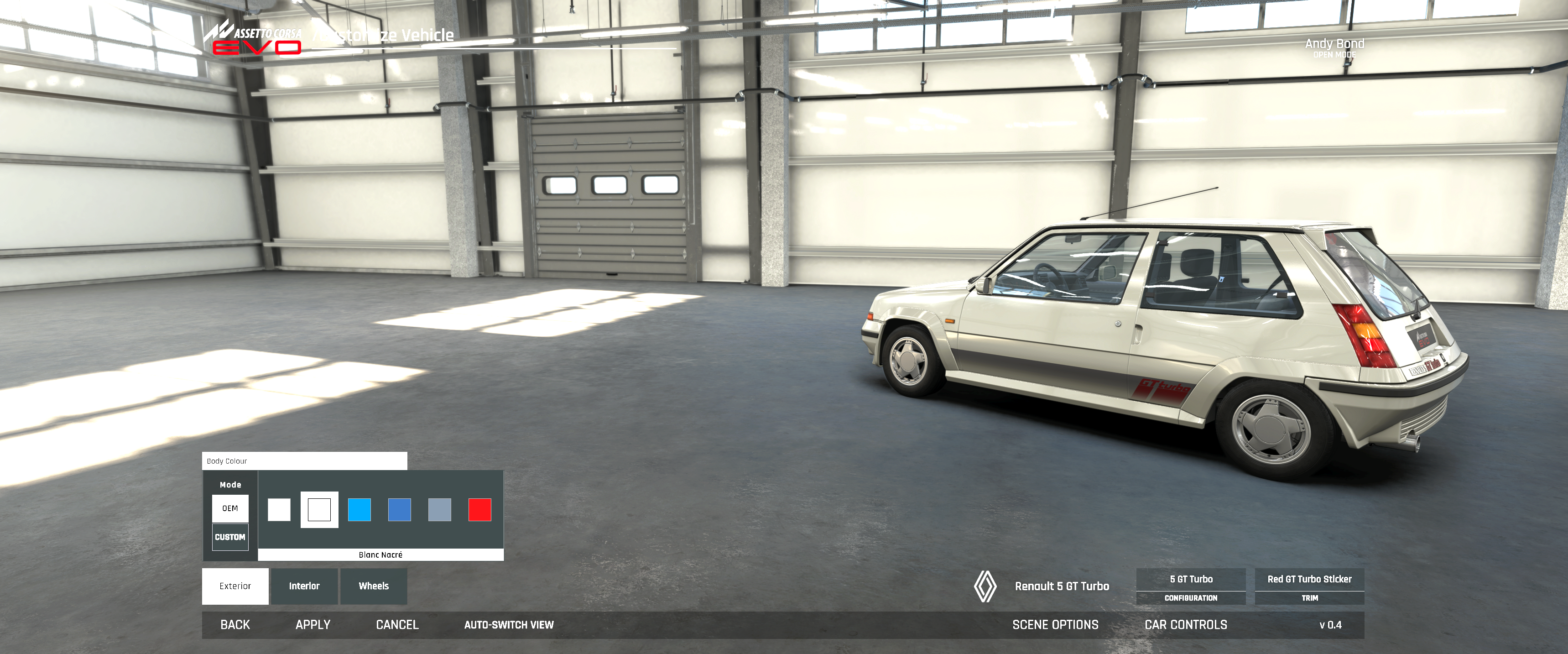Viewport: 1568px width, 654px height.
Task: Switch to CUSTOM colour mode
Action: click(230, 537)
